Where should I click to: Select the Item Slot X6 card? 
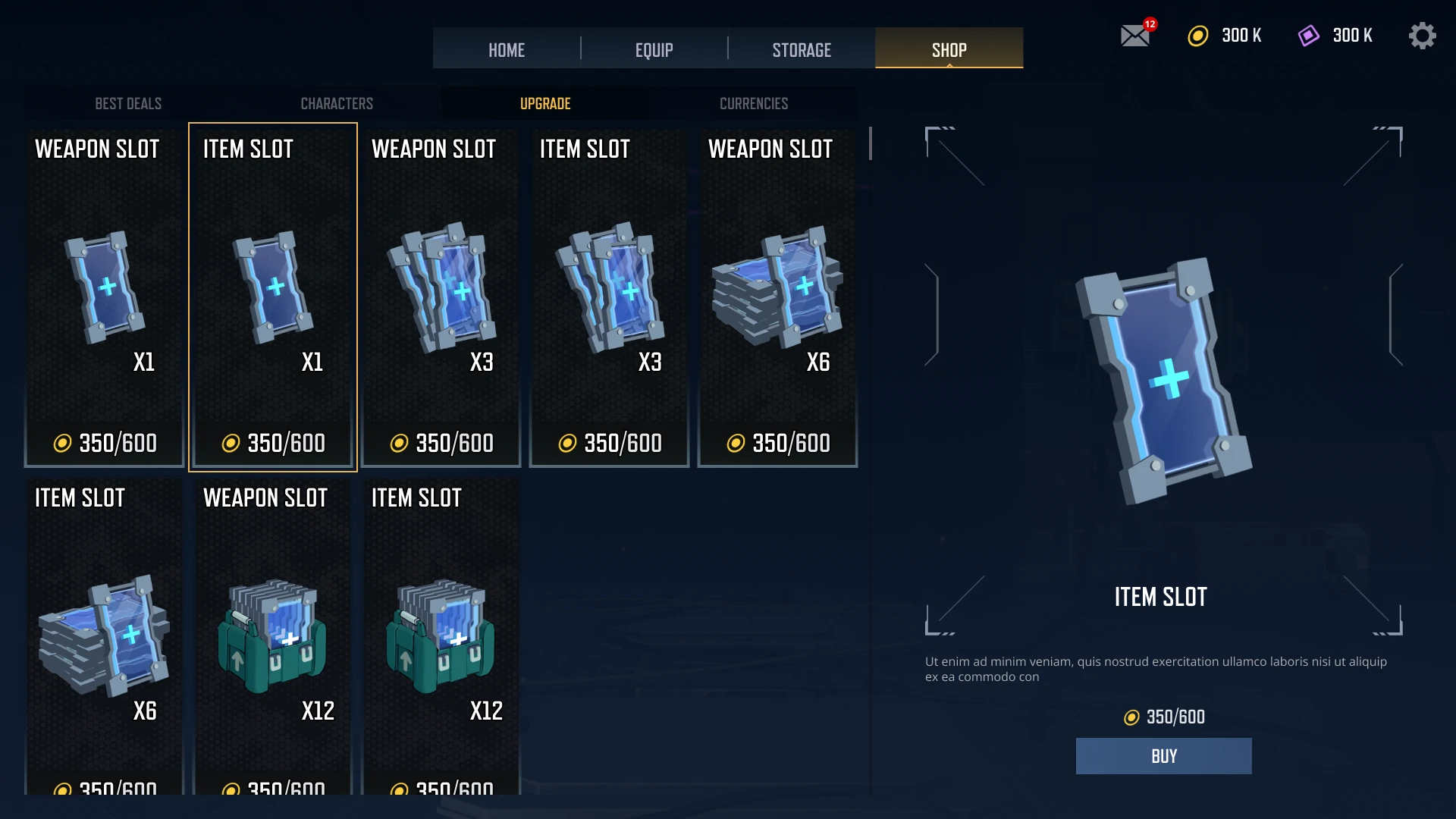[x=105, y=637]
